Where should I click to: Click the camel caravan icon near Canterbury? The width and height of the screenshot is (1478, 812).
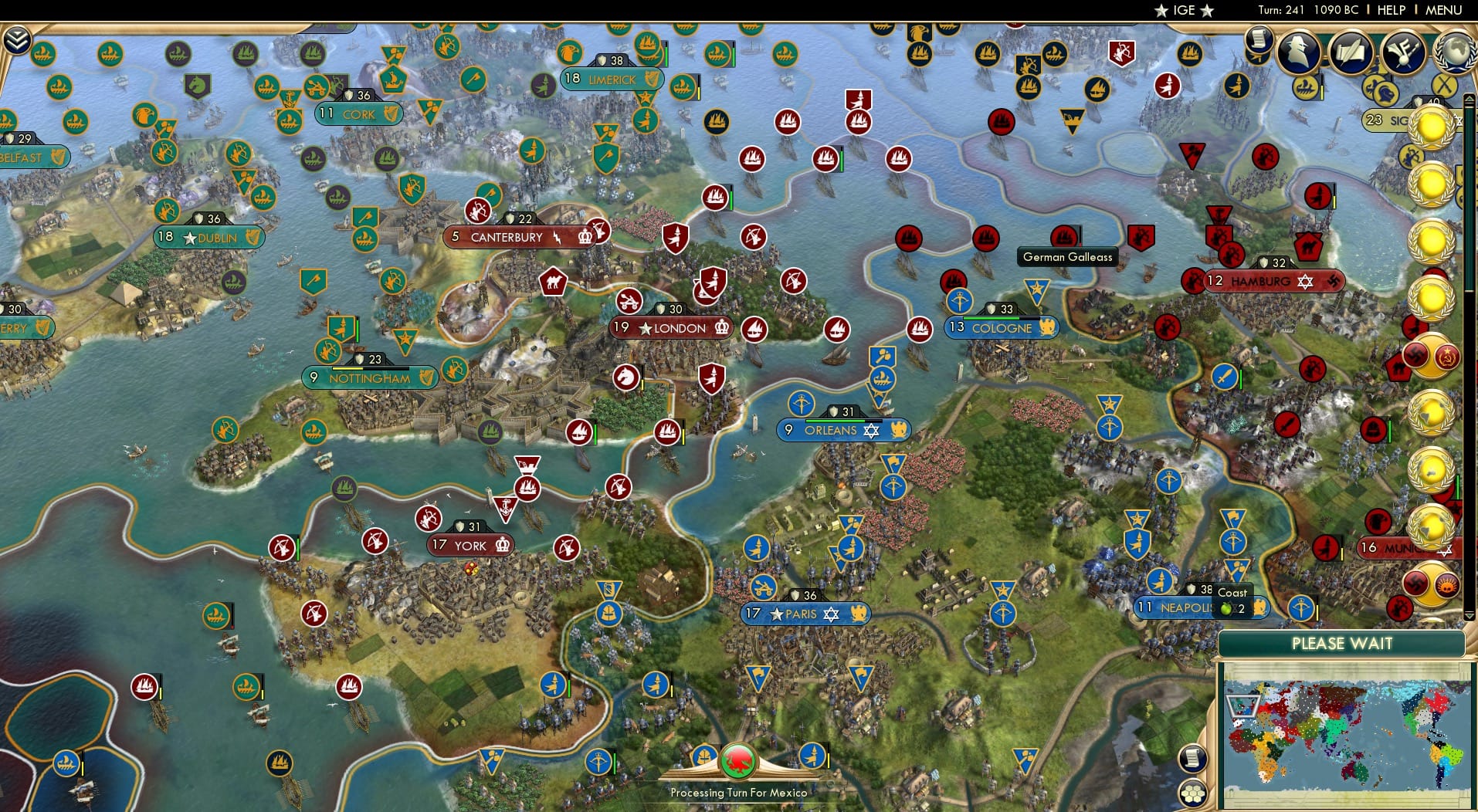553,282
